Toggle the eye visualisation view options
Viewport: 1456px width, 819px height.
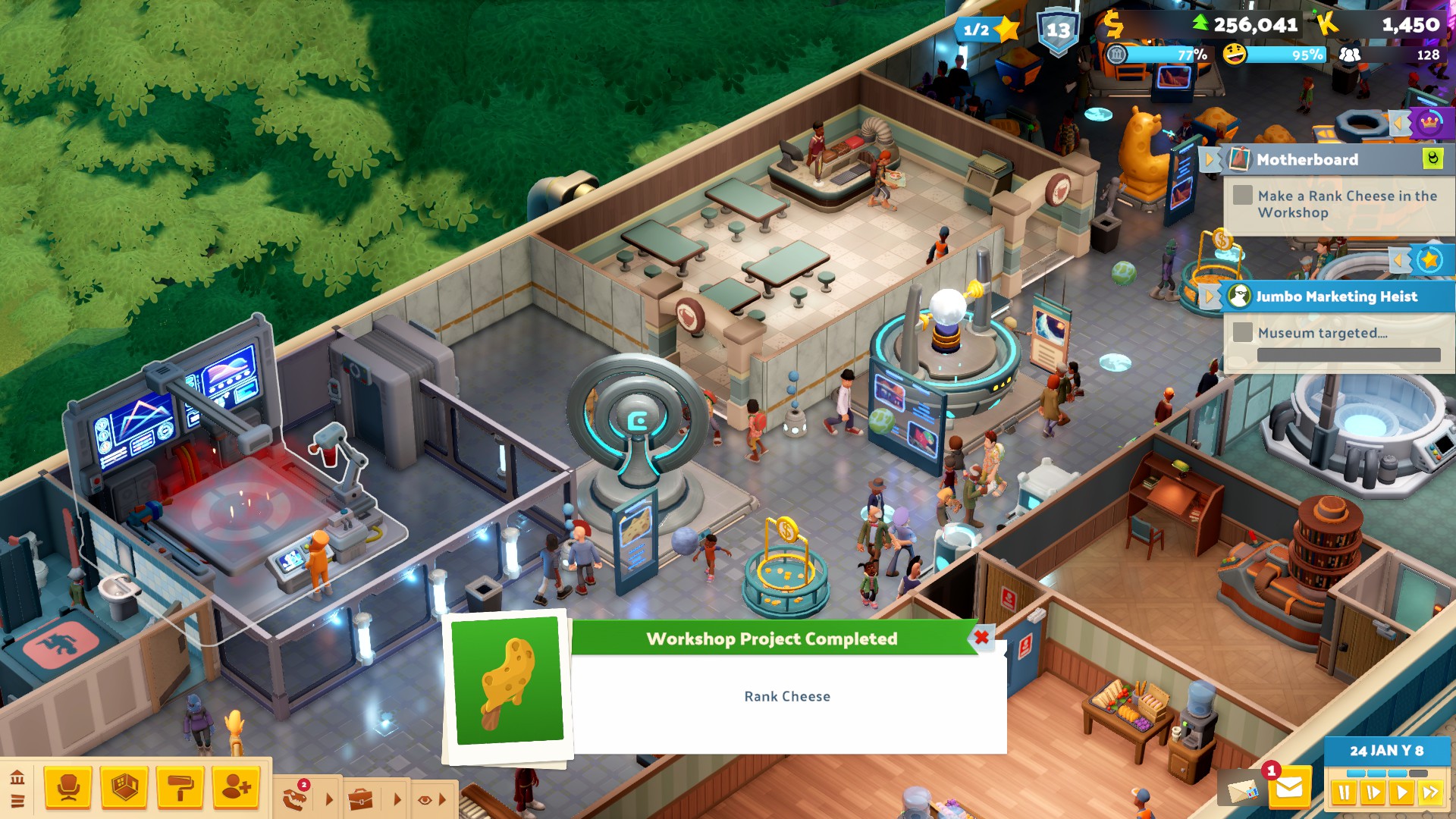pos(425,799)
